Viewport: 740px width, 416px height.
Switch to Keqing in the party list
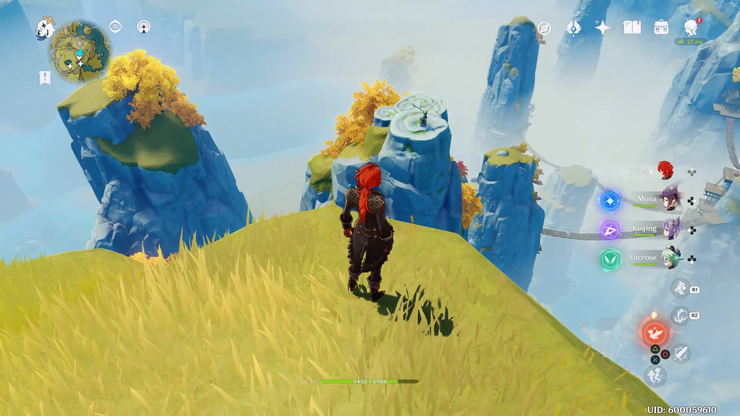671,229
